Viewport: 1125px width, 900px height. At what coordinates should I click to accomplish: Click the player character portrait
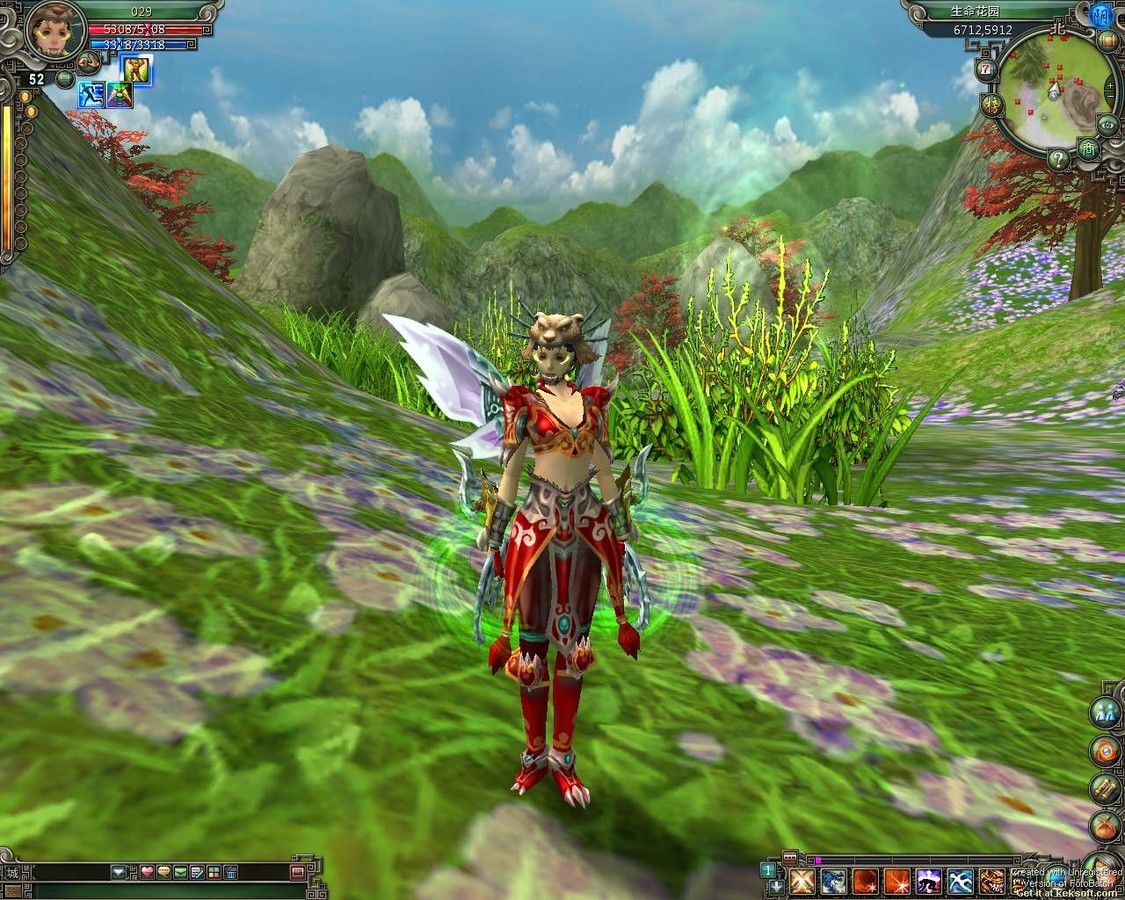coord(54,31)
